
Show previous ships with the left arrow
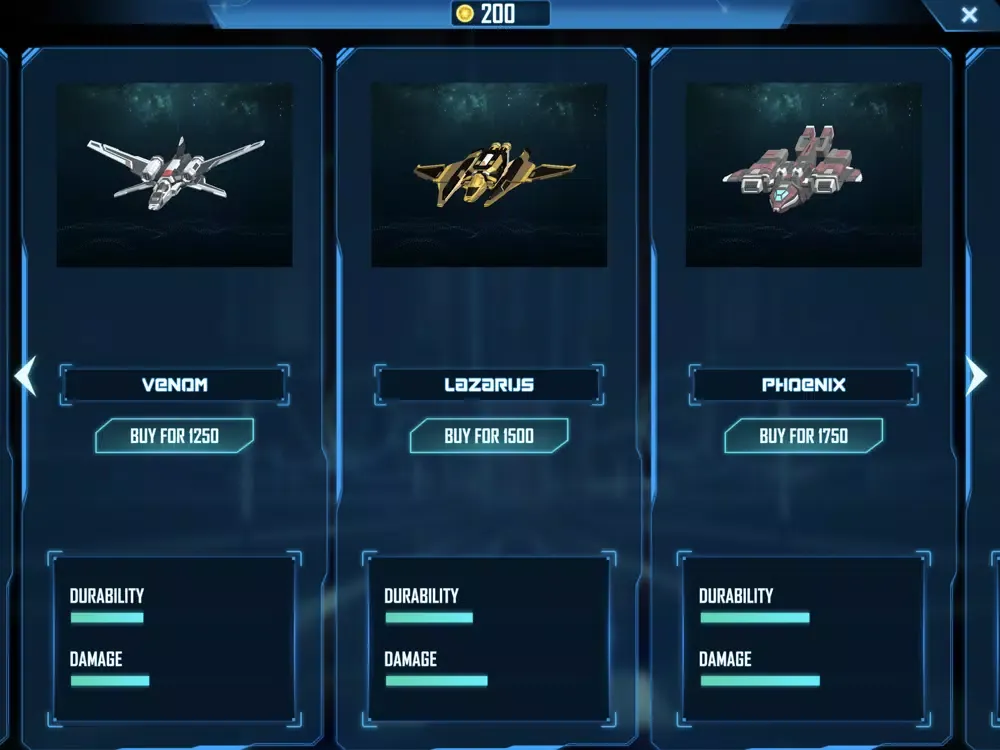(25, 377)
